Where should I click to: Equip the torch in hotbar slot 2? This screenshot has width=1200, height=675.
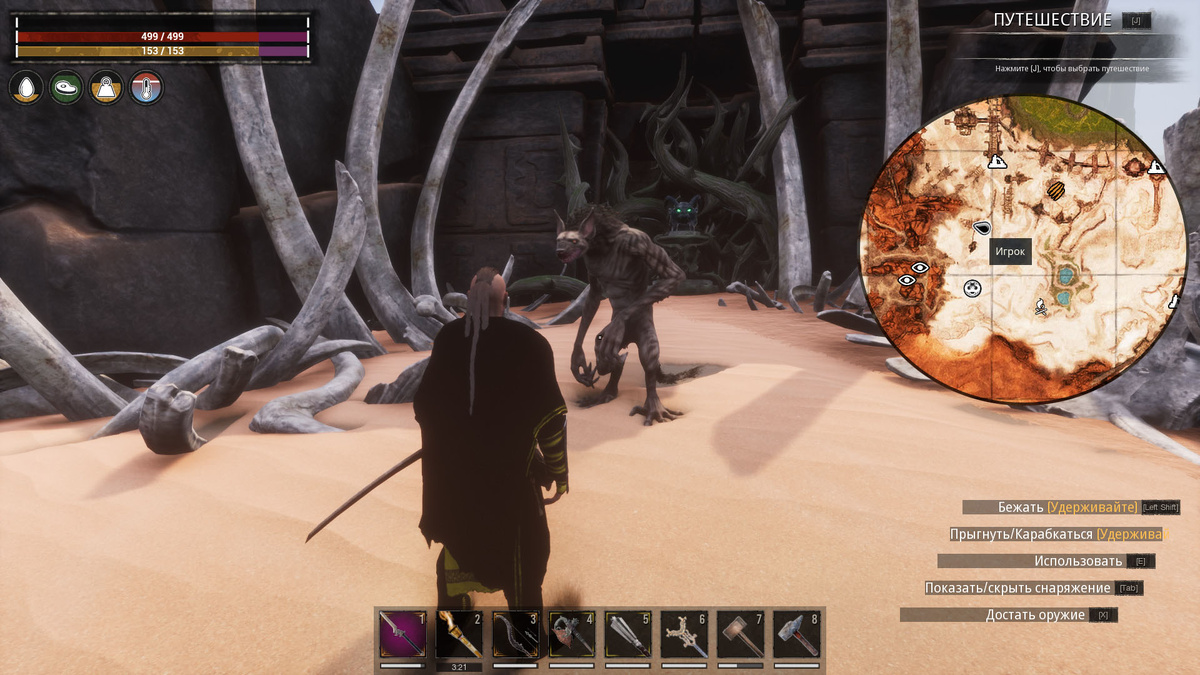459,634
